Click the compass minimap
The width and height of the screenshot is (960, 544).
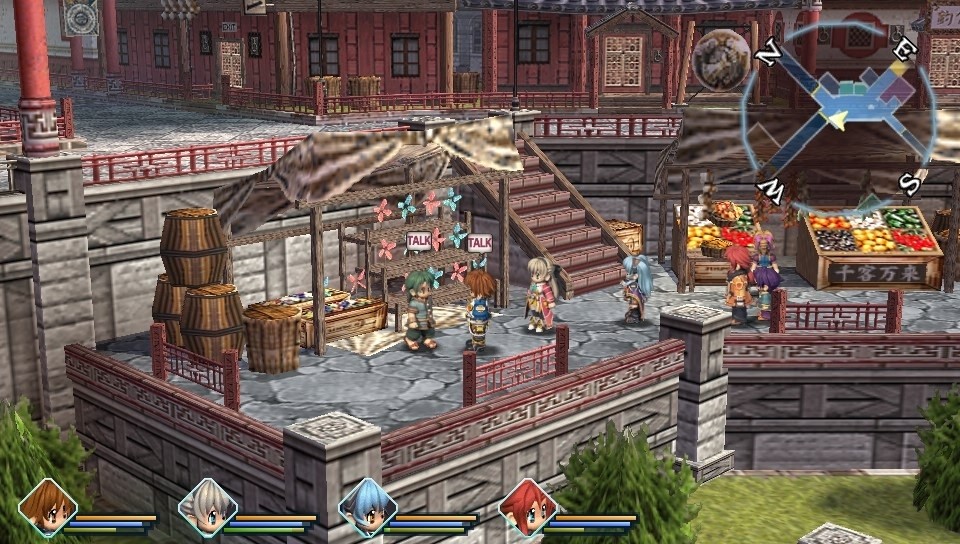pyautogui.click(x=838, y=111)
